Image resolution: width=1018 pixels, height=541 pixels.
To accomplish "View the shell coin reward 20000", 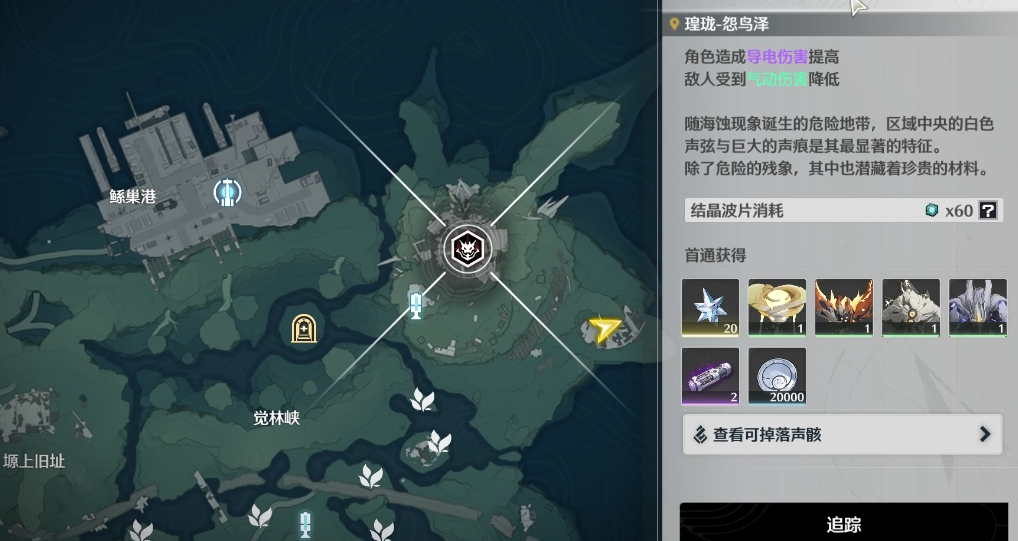I will (777, 376).
